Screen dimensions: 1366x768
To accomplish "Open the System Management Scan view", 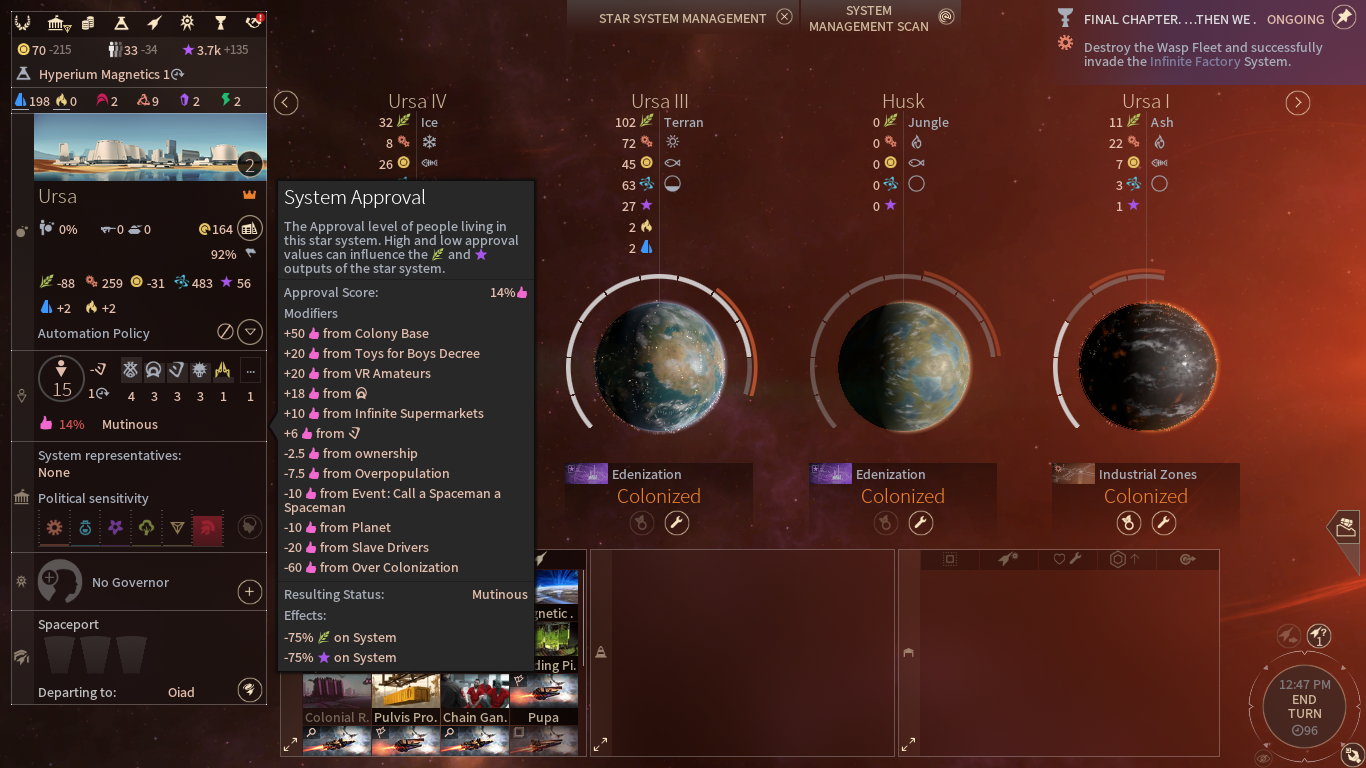I will [x=946, y=17].
